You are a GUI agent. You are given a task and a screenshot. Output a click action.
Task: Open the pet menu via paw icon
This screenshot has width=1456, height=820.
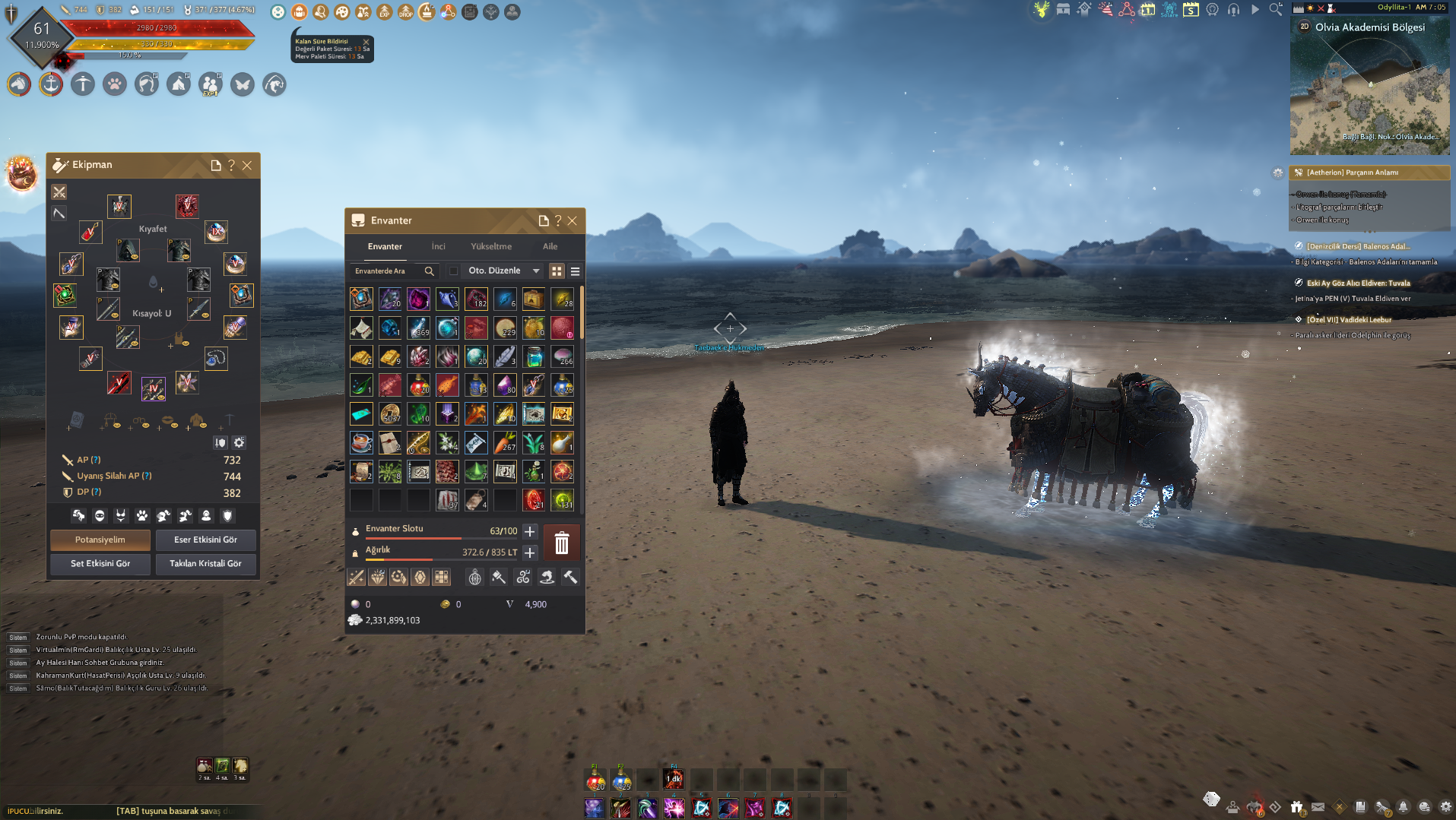pos(115,84)
